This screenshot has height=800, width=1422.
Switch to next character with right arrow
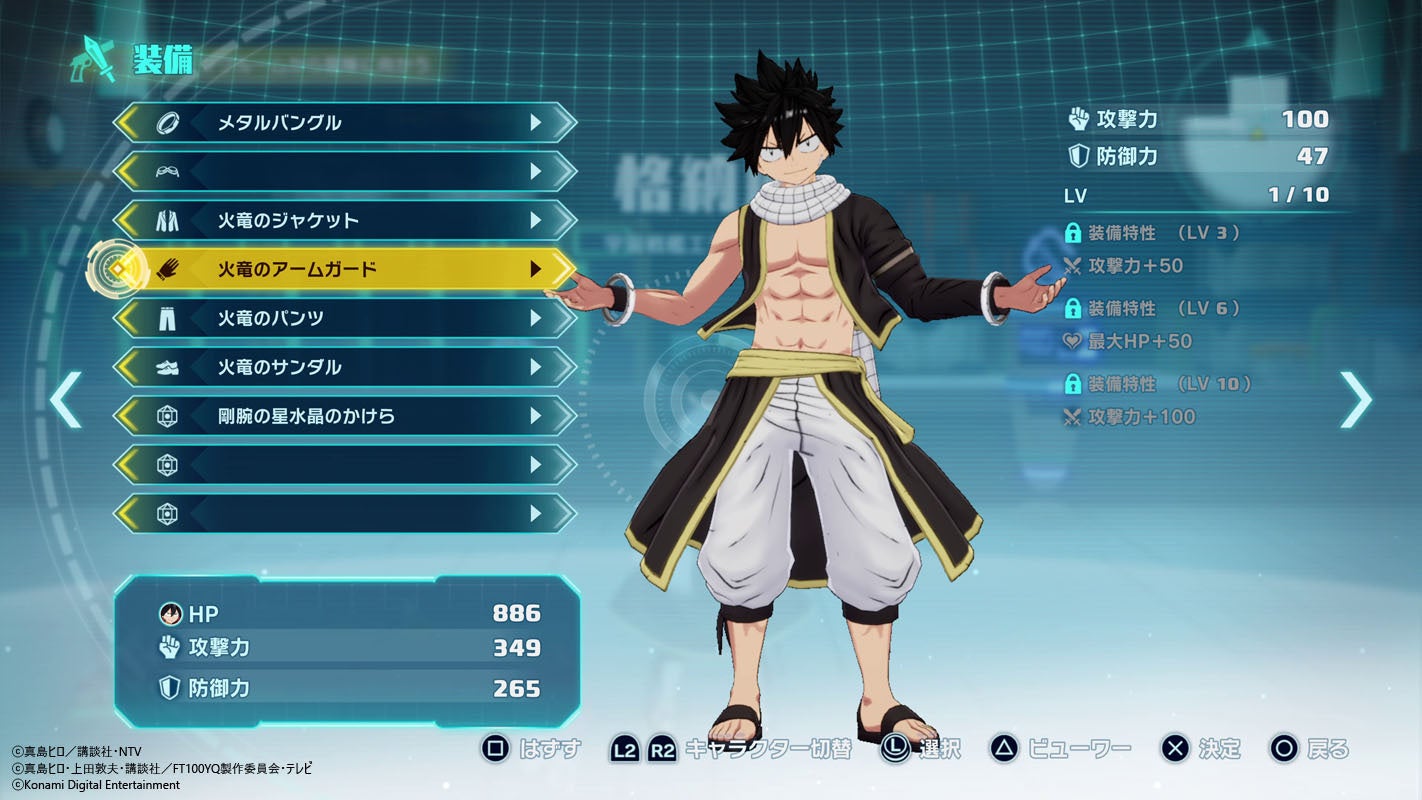click(x=1355, y=400)
